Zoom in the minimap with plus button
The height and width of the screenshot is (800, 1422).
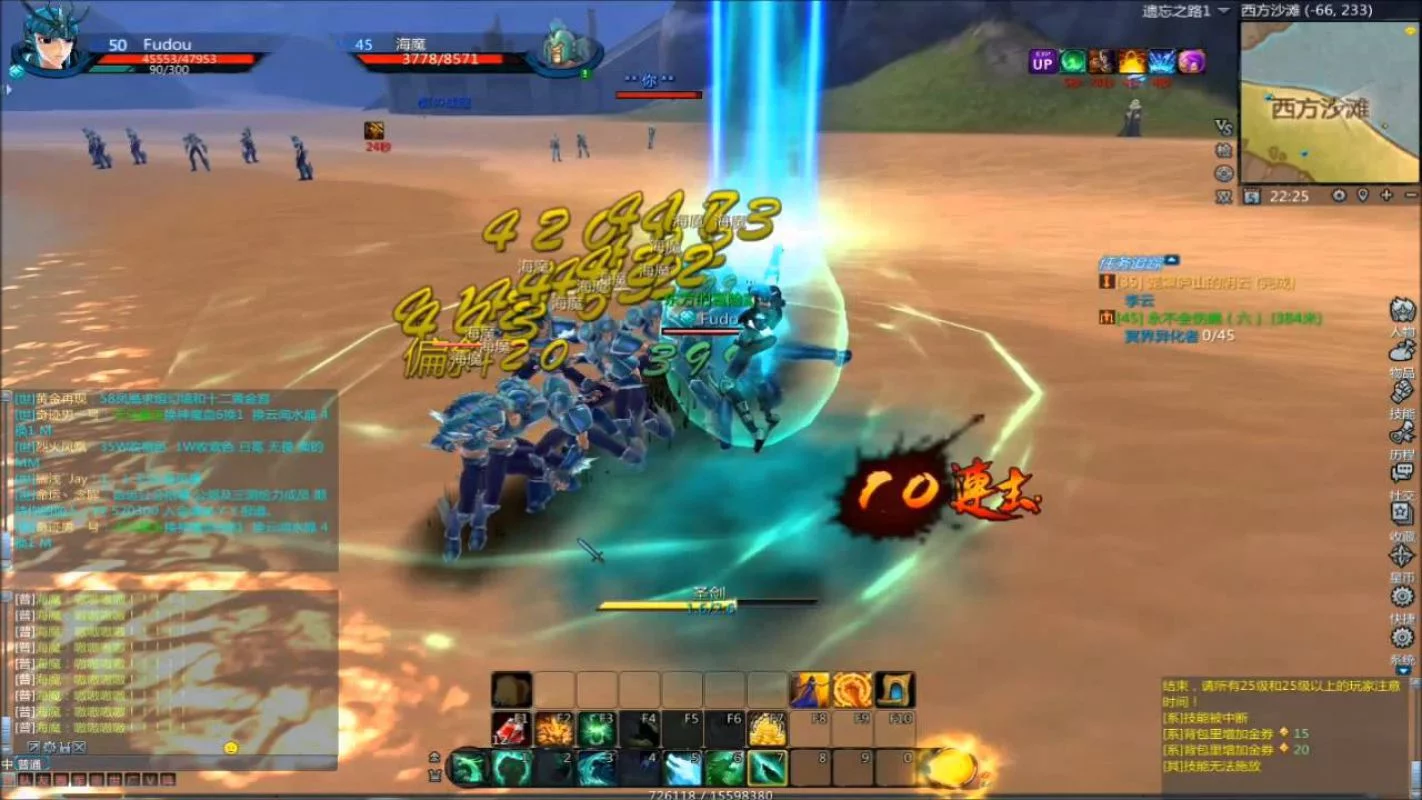[1384, 195]
